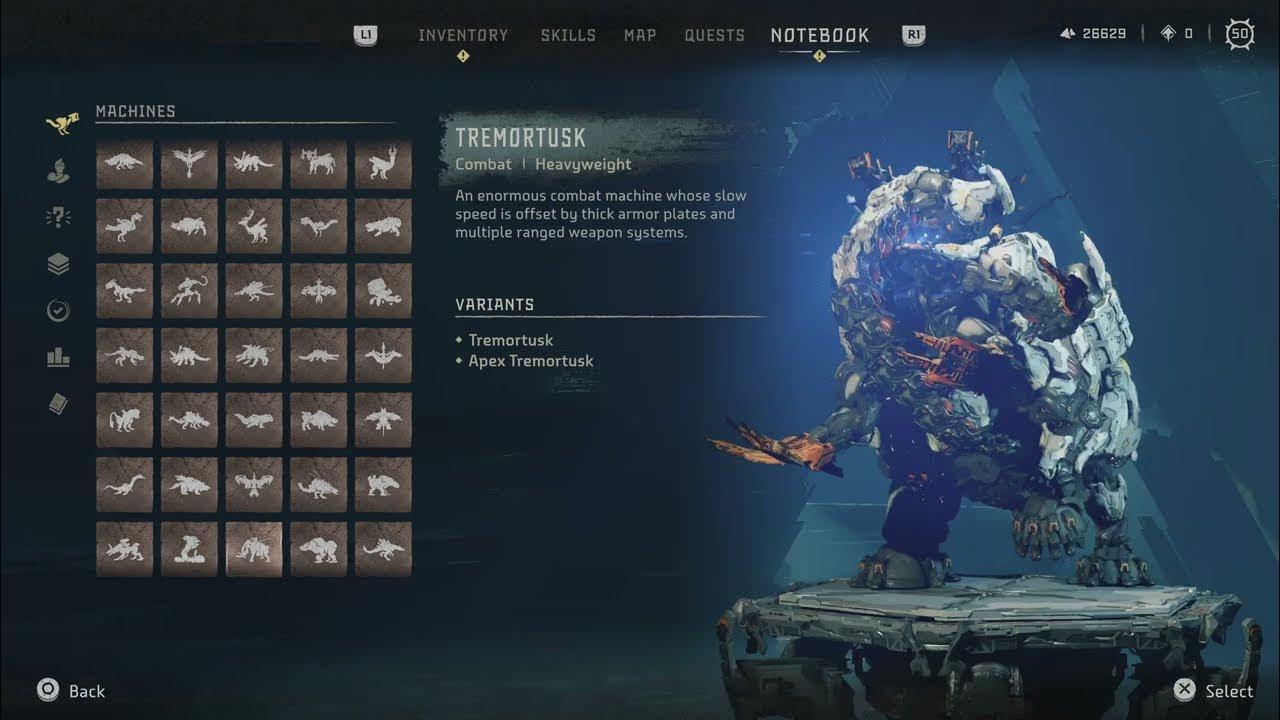1280x720 pixels.
Task: Open the Skills tab
Action: pos(568,36)
